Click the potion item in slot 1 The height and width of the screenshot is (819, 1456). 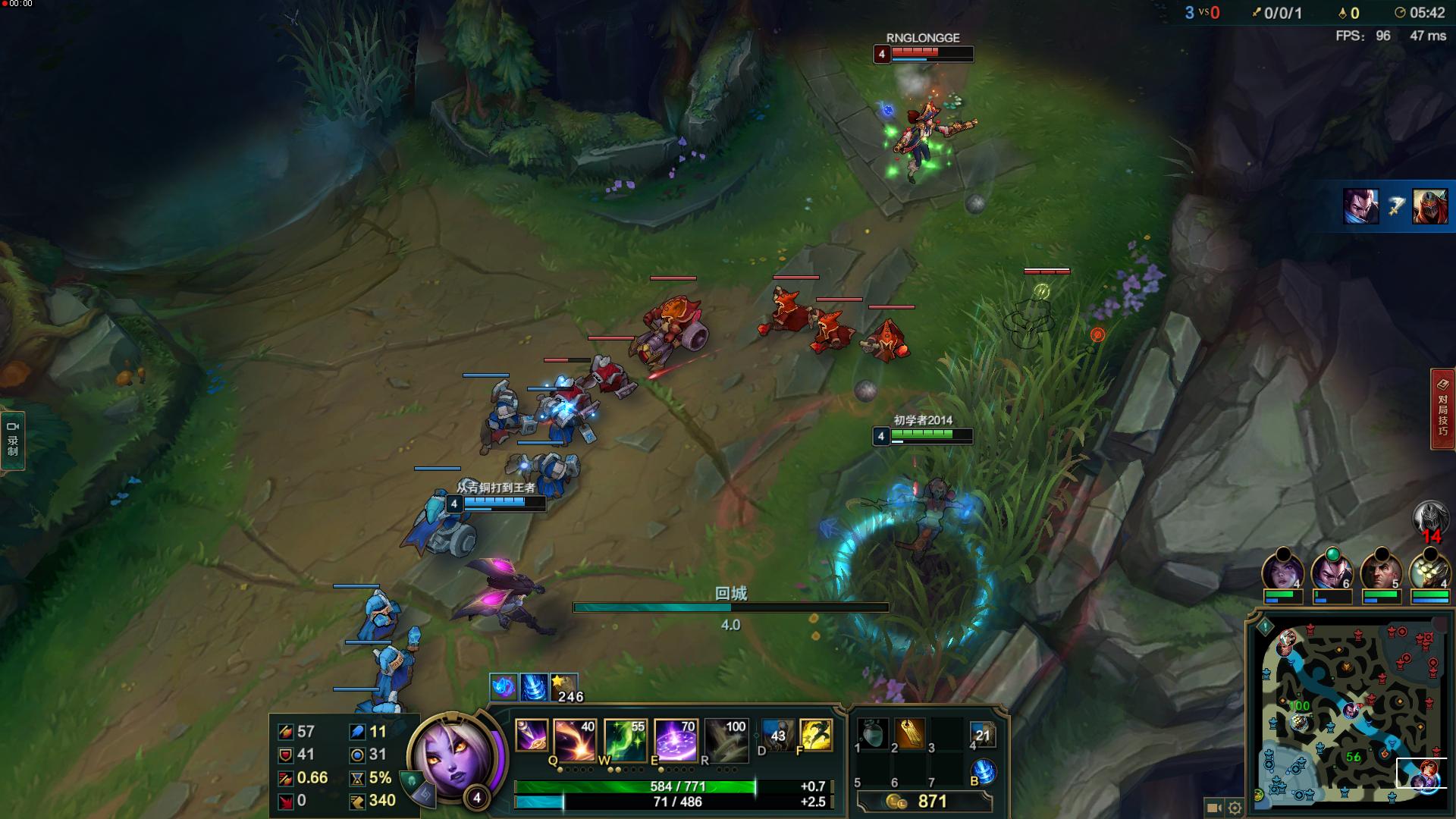(873, 733)
